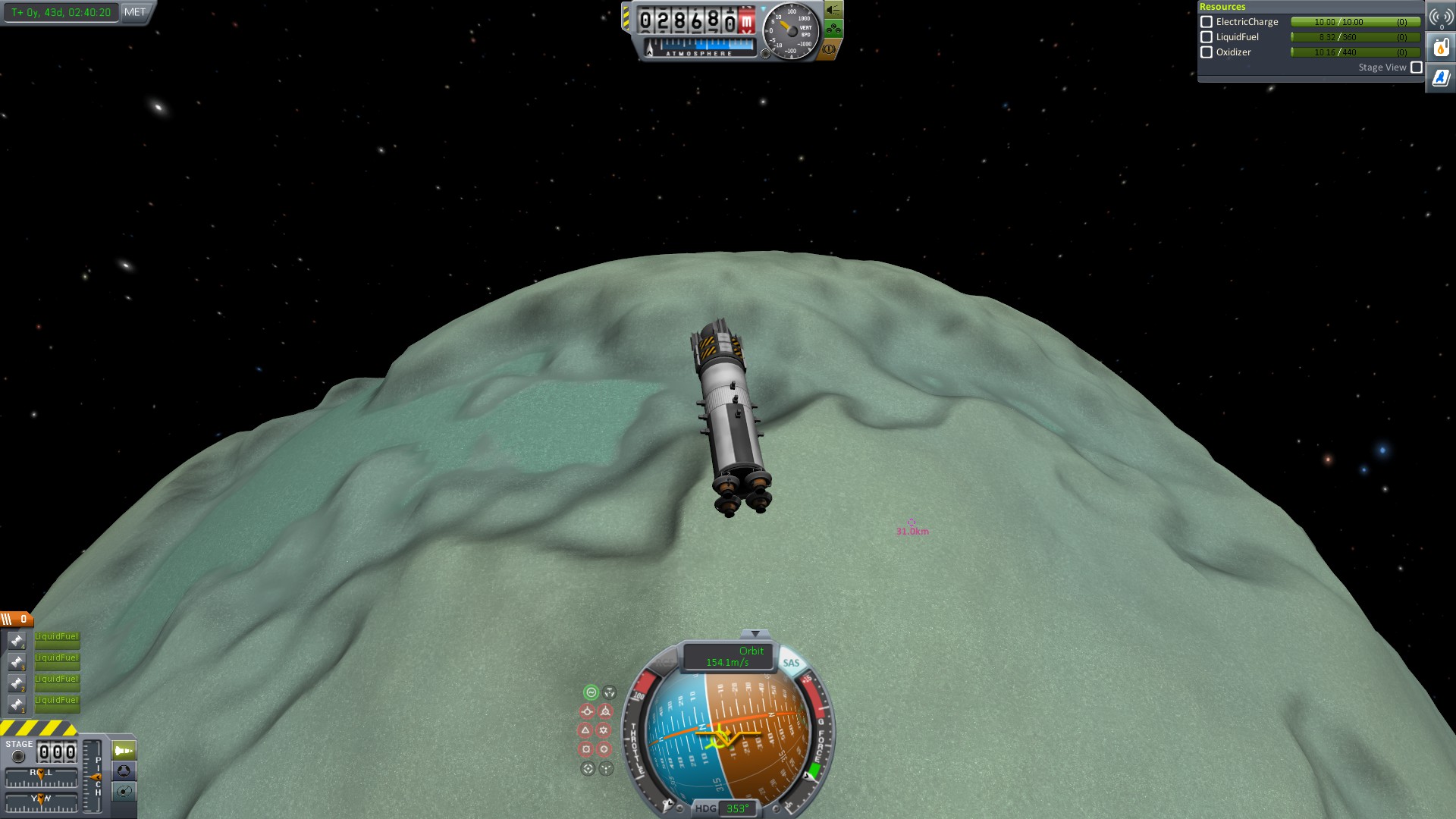Toggle SAS on the navball
The width and height of the screenshot is (1456, 819).
(791, 663)
